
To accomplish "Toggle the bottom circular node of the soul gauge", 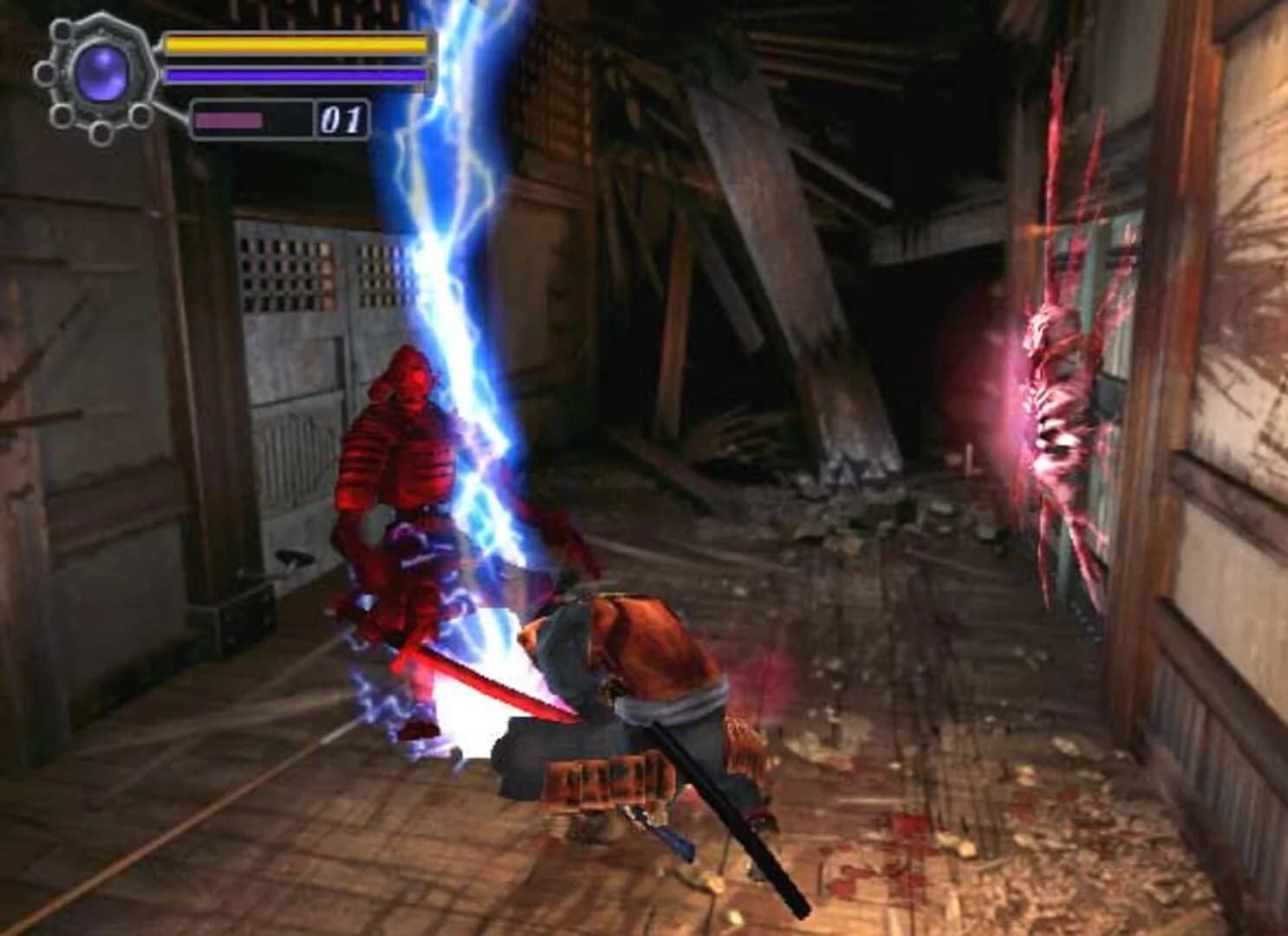I will click(99, 132).
